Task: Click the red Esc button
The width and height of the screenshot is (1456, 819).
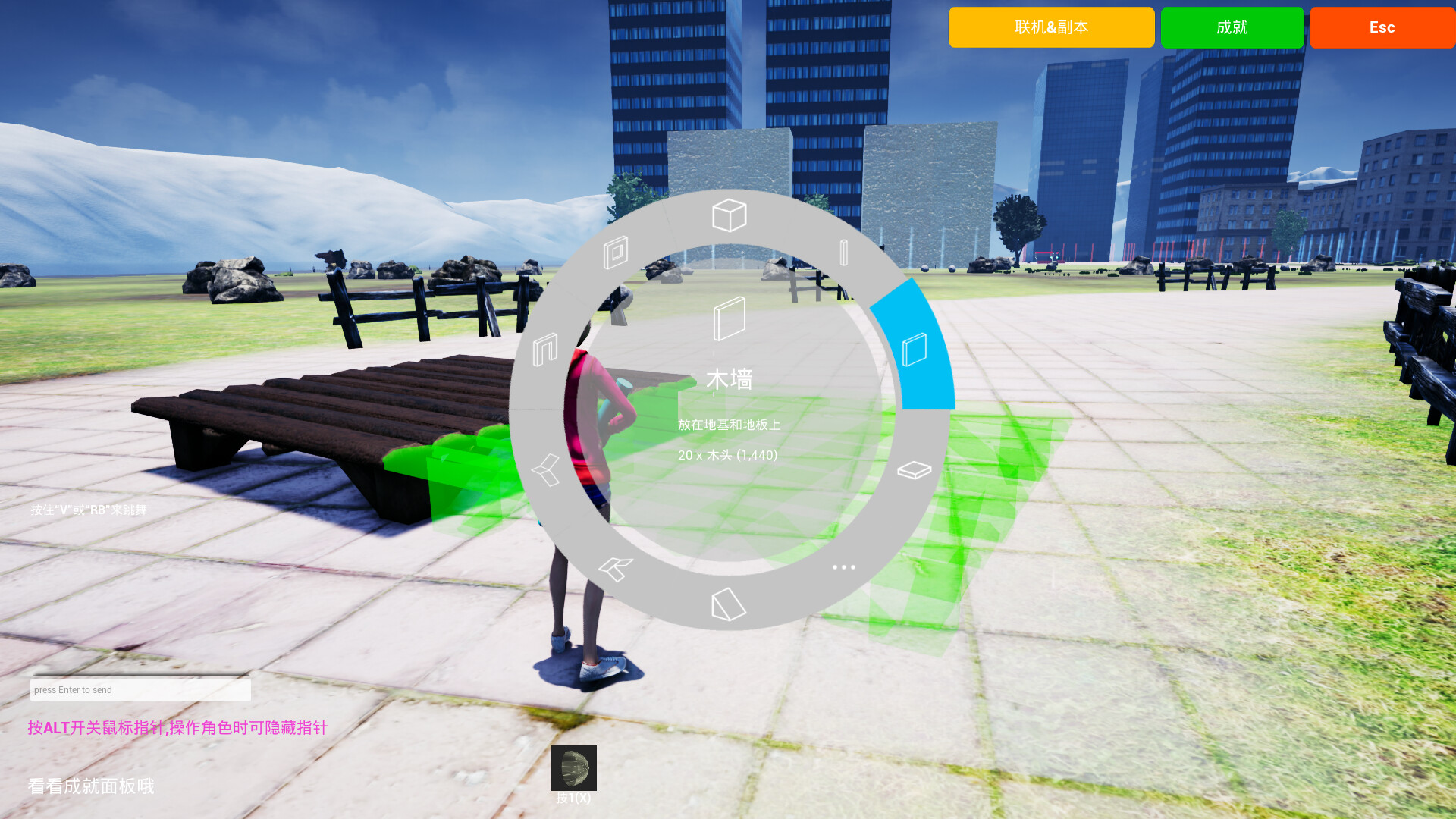Action: [1382, 27]
